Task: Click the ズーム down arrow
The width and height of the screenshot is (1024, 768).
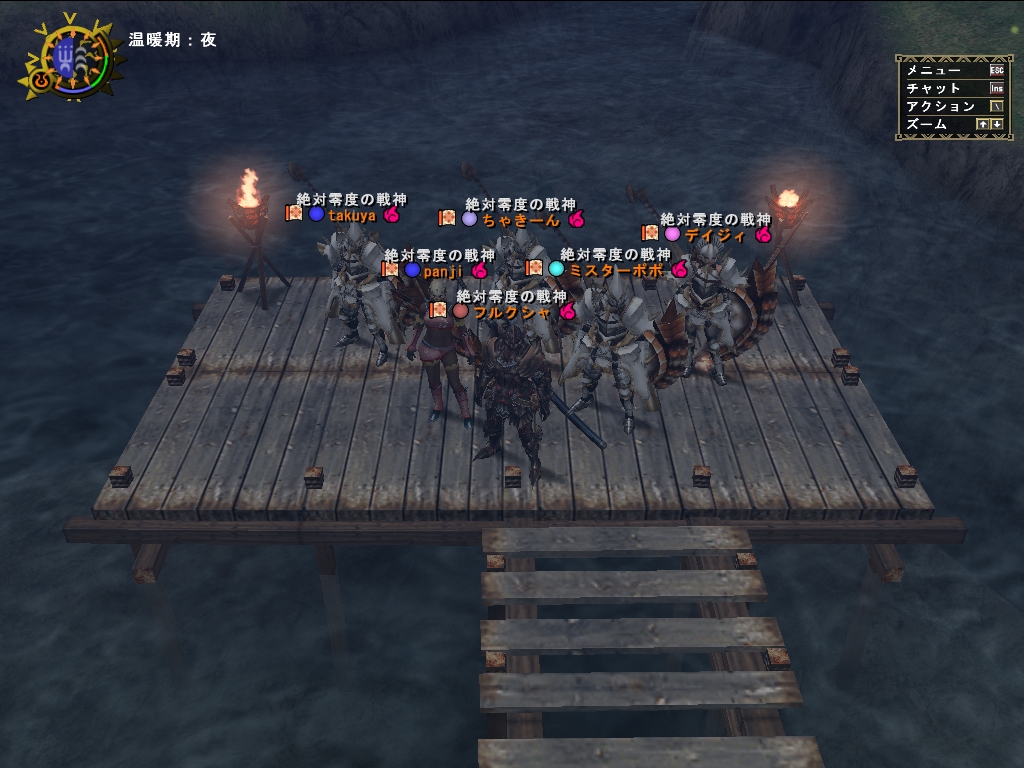Action: 996,124
